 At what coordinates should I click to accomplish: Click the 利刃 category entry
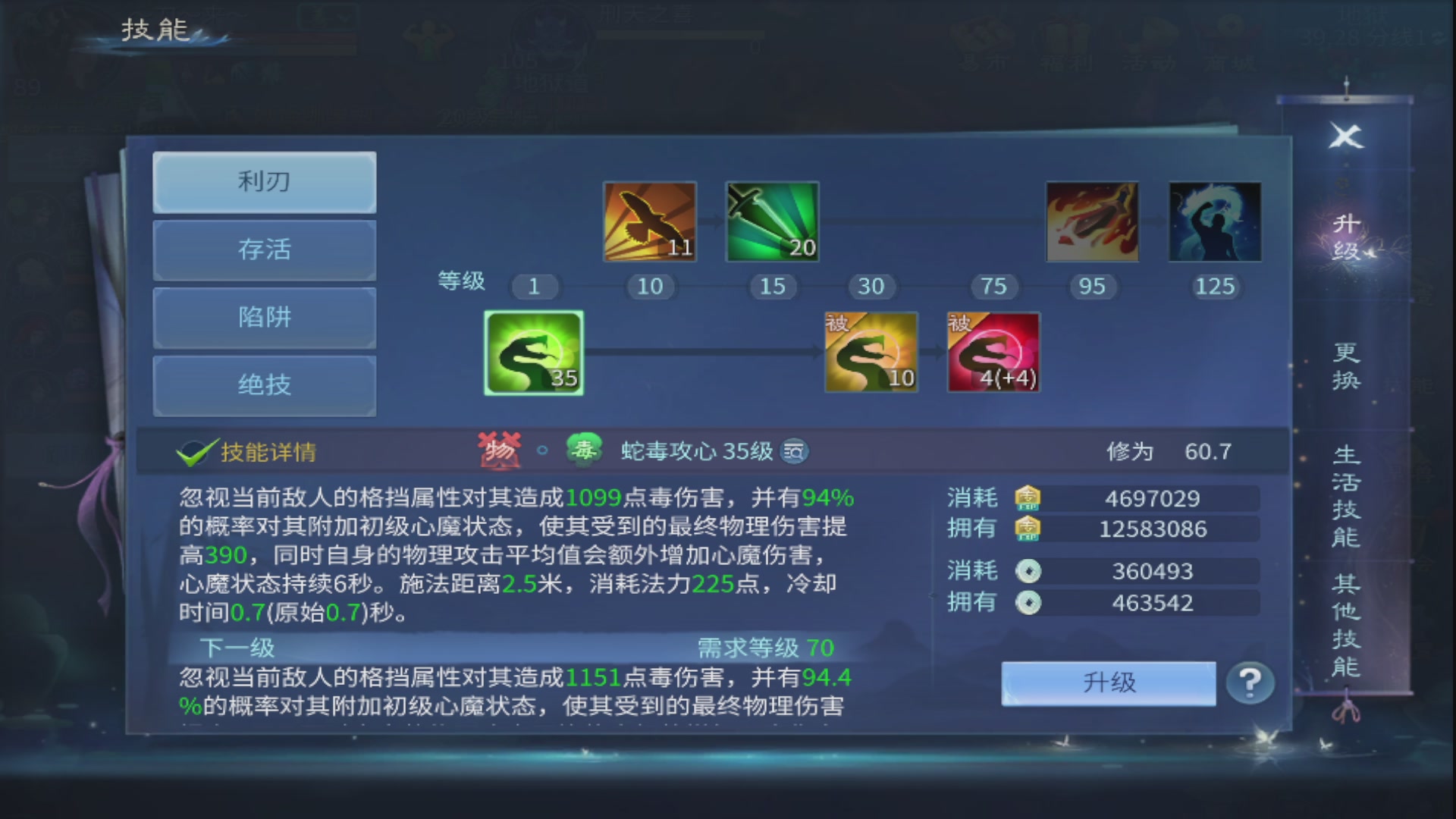[x=265, y=182]
